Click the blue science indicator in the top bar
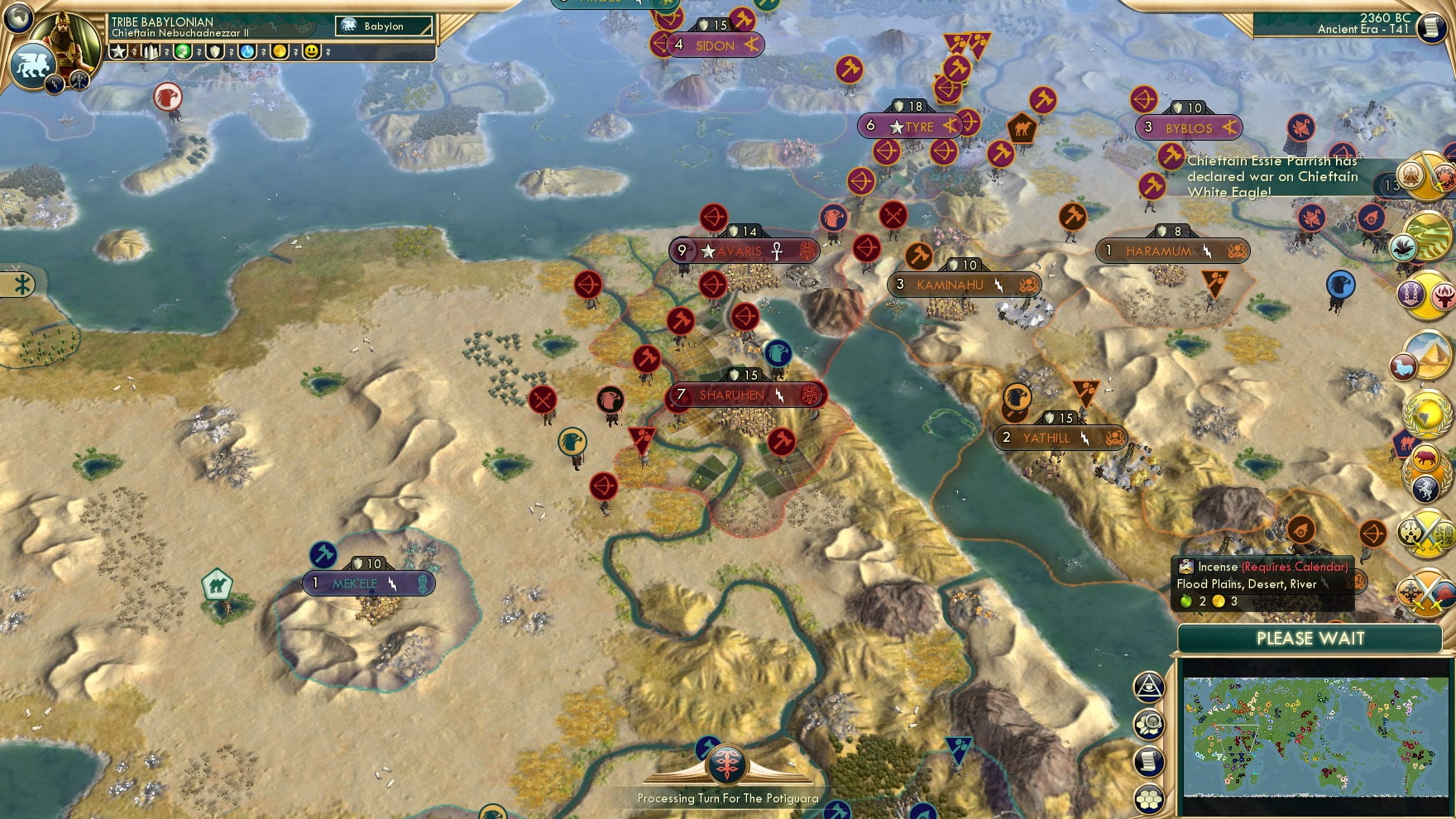The image size is (1456, 819). pyautogui.click(x=247, y=50)
